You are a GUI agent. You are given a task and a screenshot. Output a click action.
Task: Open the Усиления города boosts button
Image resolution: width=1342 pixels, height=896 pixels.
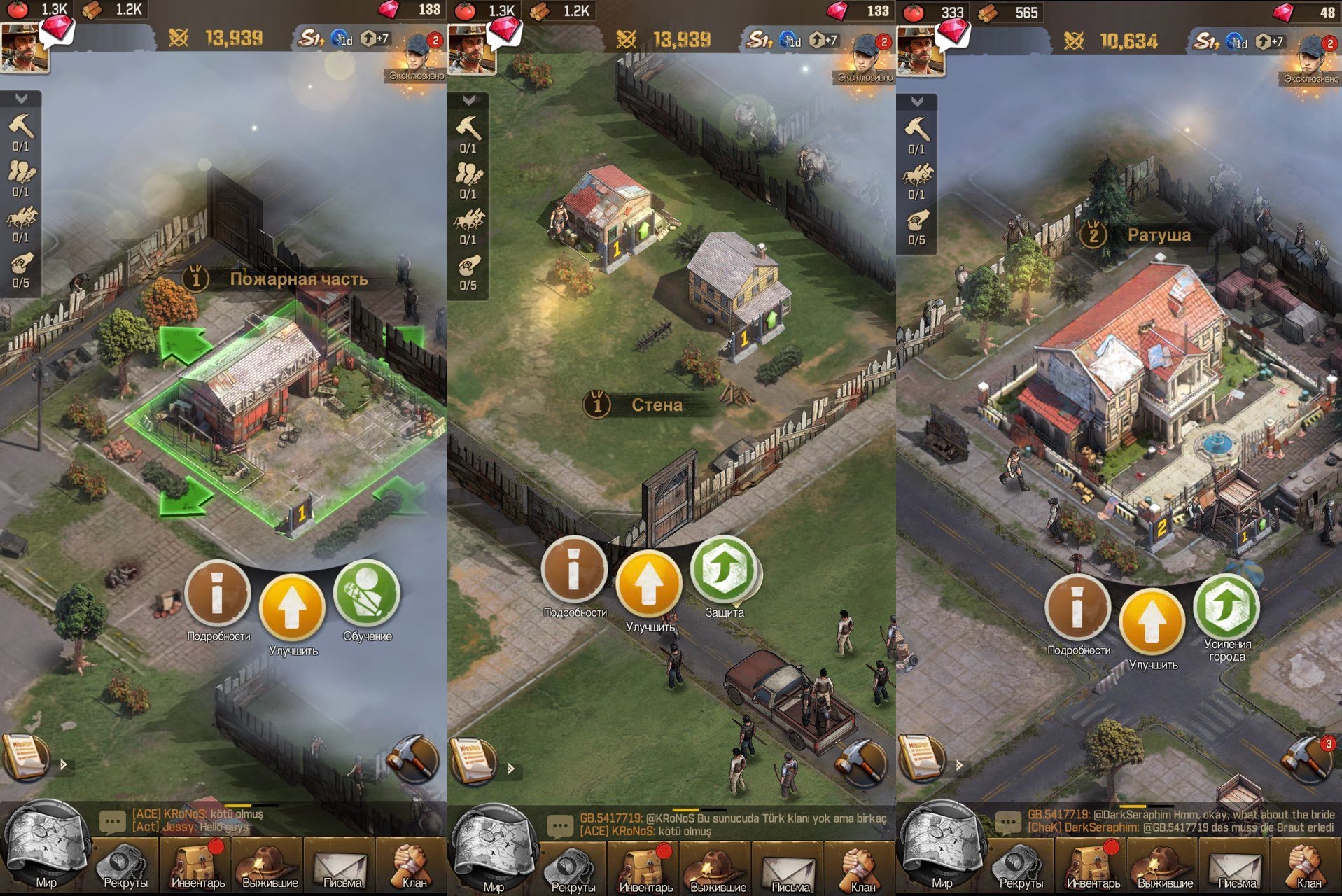1226,608
